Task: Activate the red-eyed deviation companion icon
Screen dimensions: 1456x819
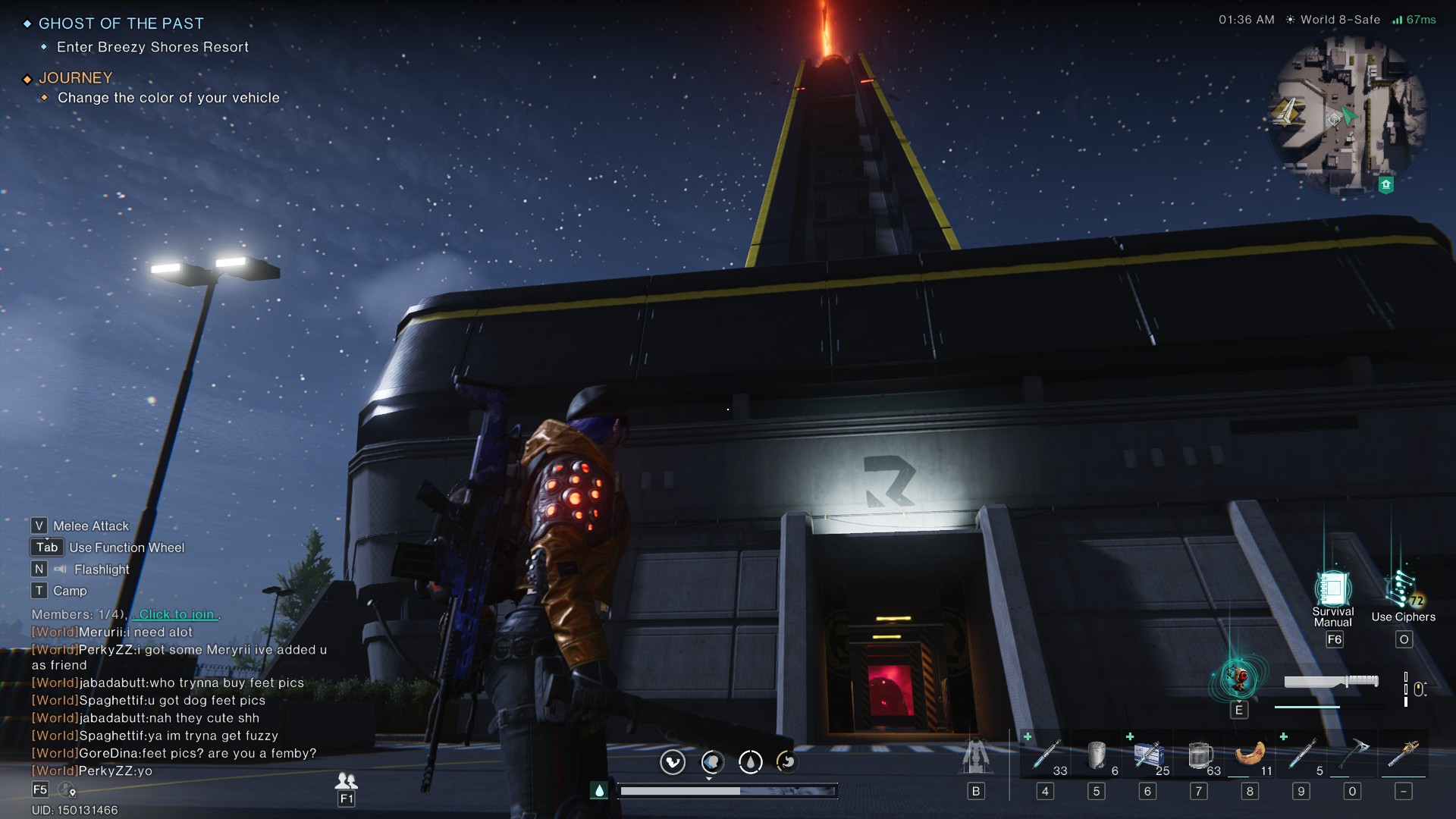Action: pos(1239,678)
